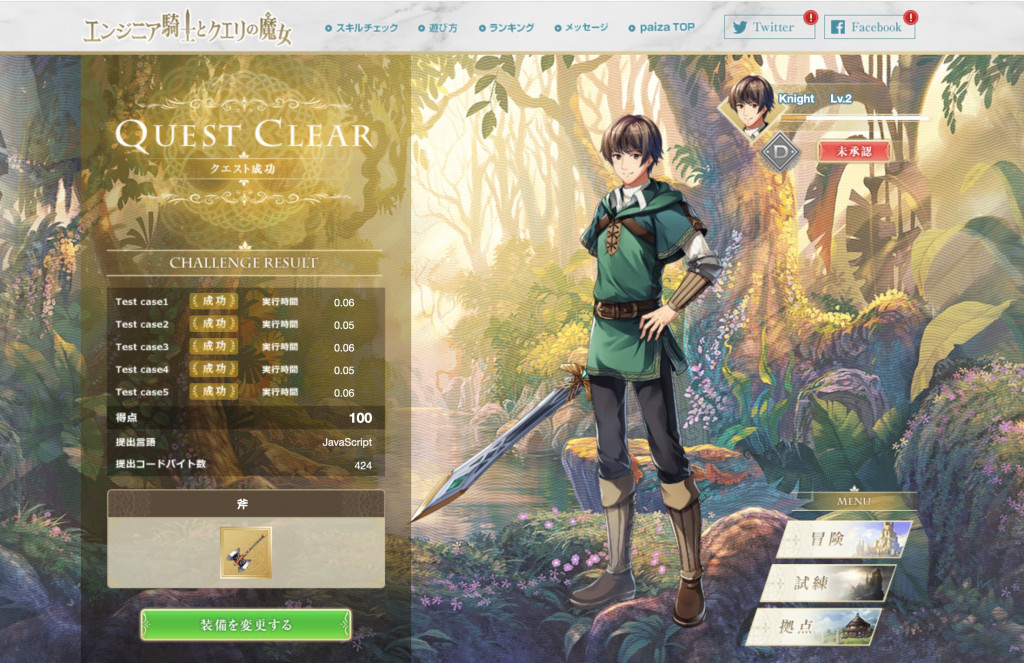Click the red 未承認 badge
Viewport: 1024px width, 663px height.
[853, 150]
